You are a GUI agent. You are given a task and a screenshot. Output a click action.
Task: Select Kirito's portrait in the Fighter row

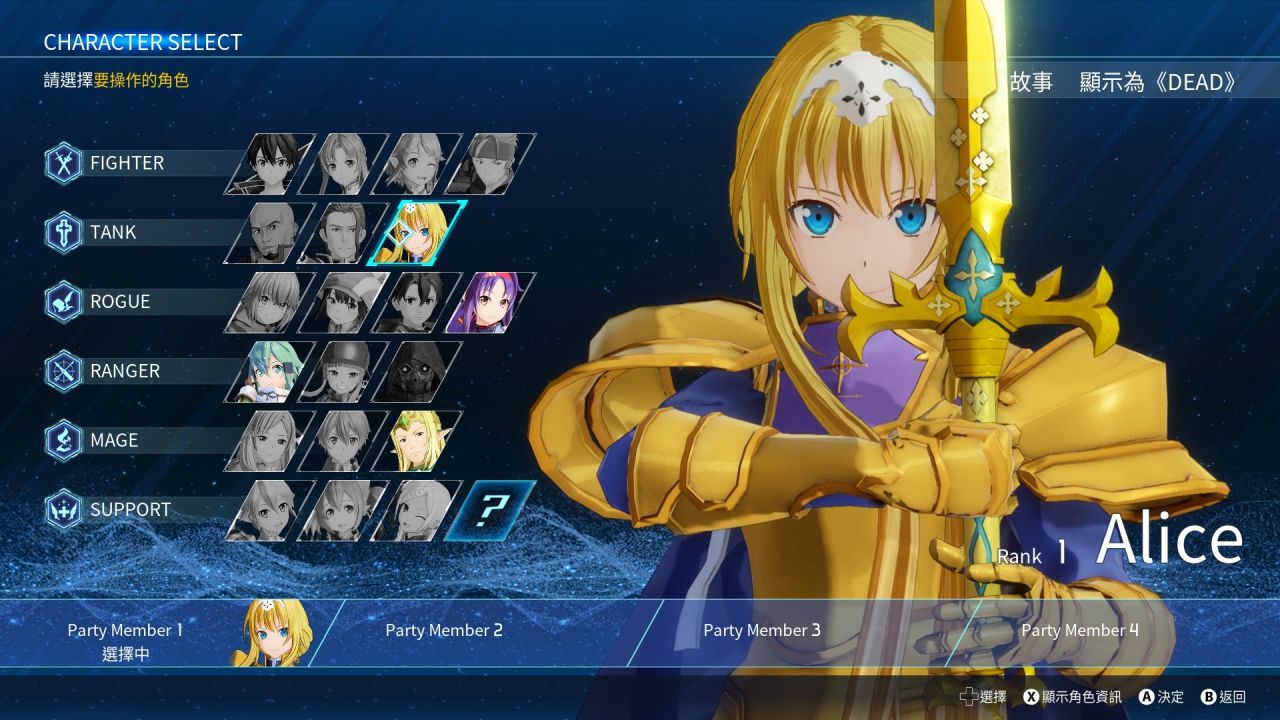(x=269, y=164)
